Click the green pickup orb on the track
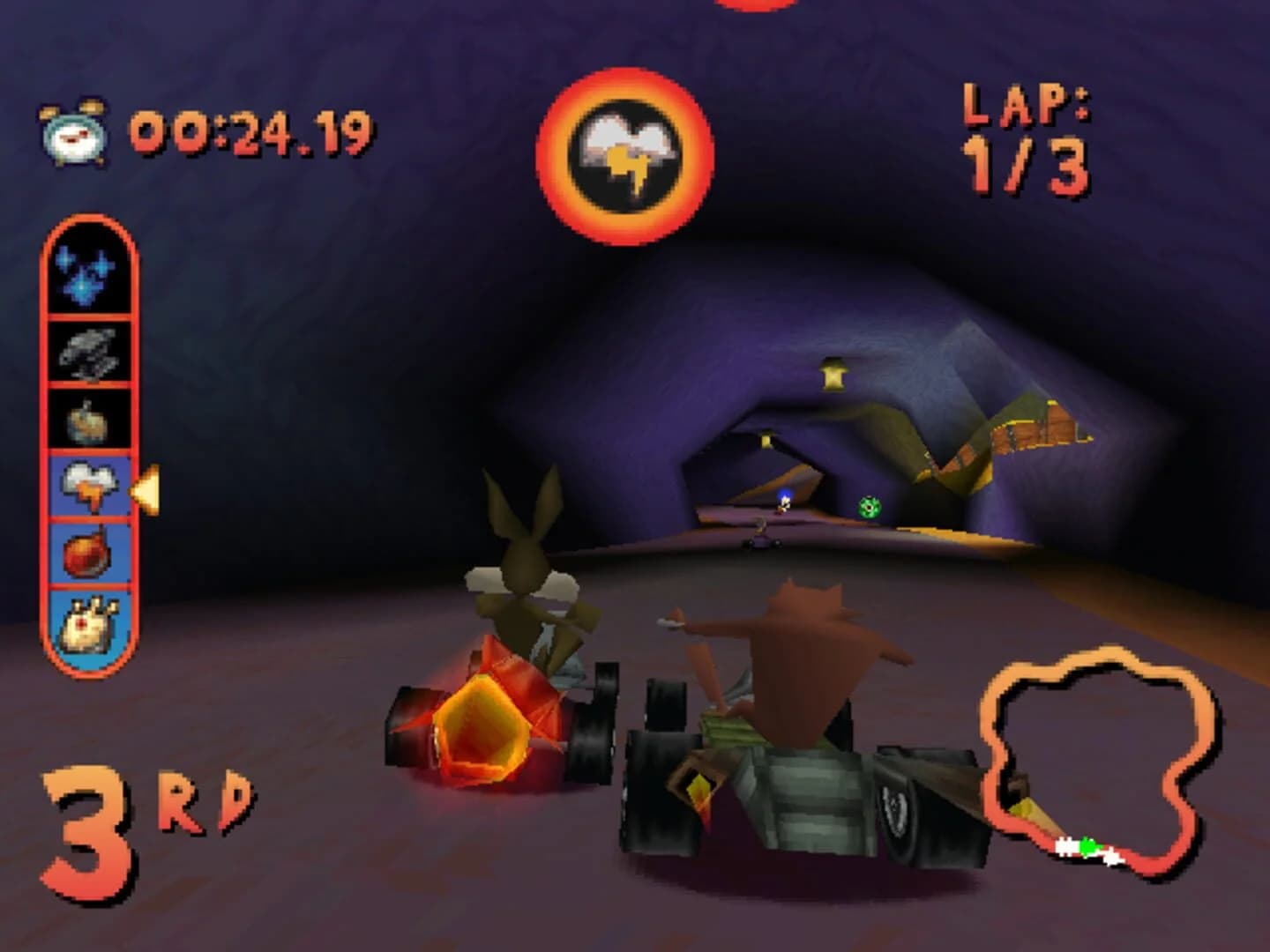The image size is (1270, 952). [869, 505]
